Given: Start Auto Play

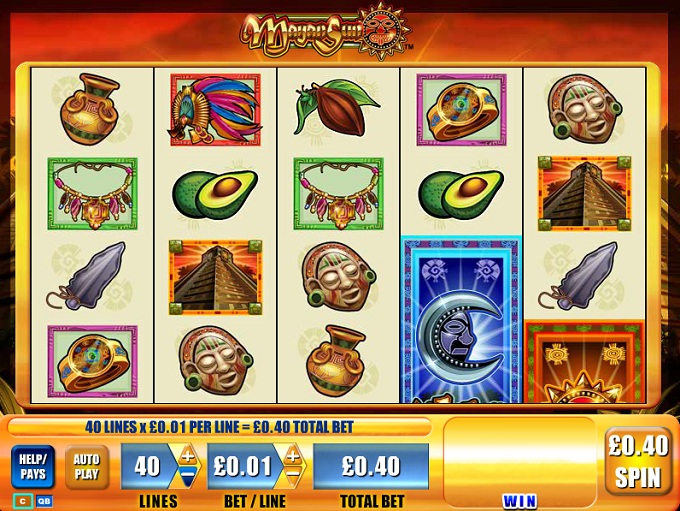Looking at the screenshot, I should 87,466.
